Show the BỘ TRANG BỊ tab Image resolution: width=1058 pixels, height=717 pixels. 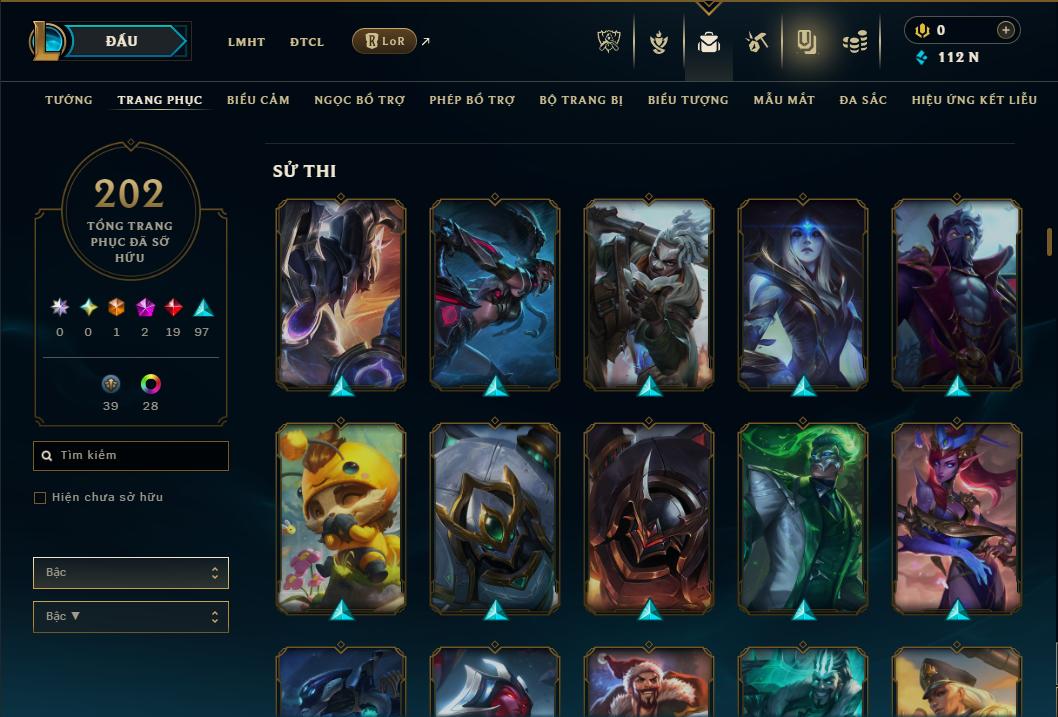(581, 100)
